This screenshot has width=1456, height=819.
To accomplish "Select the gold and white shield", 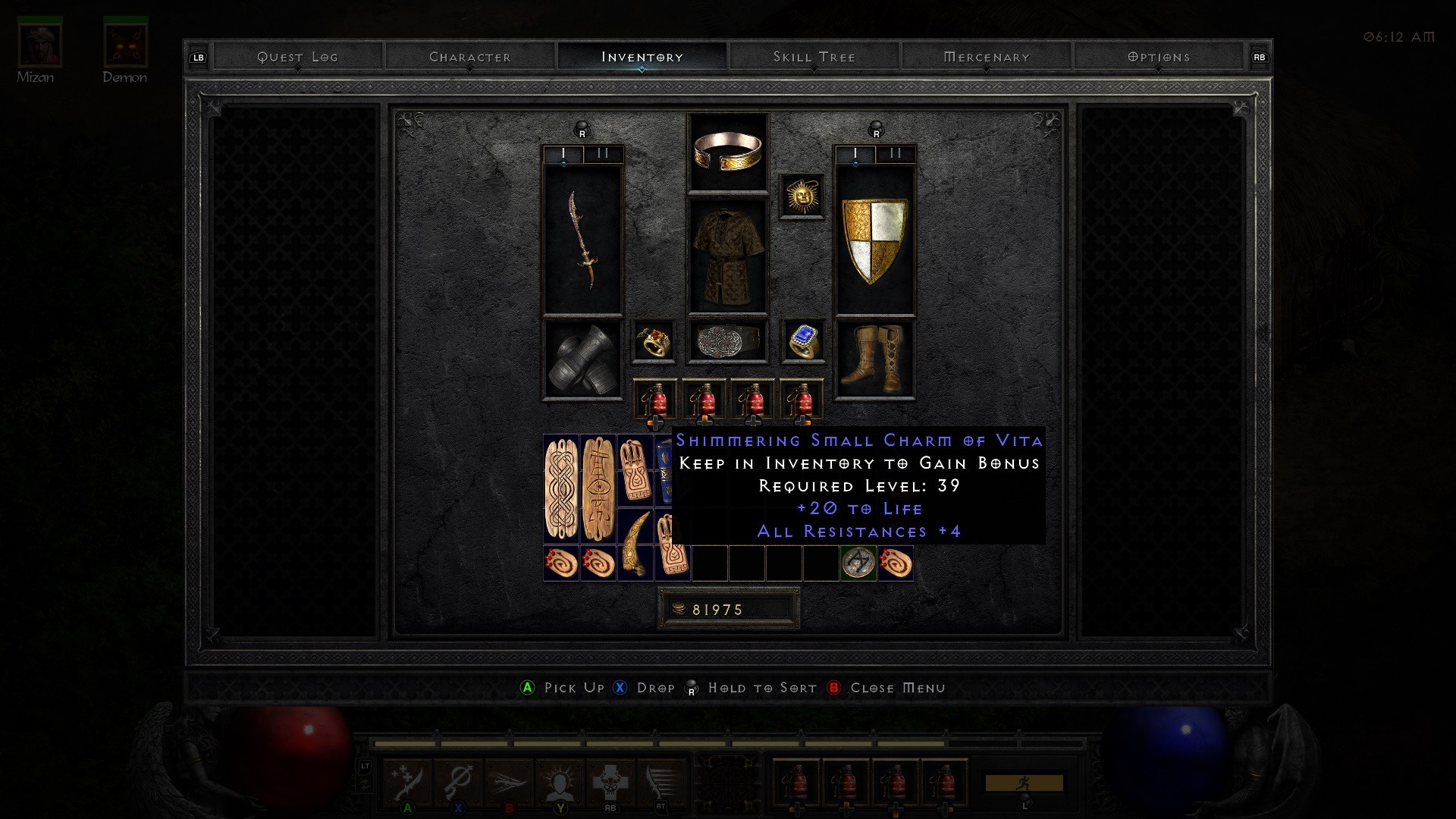I will [x=875, y=240].
